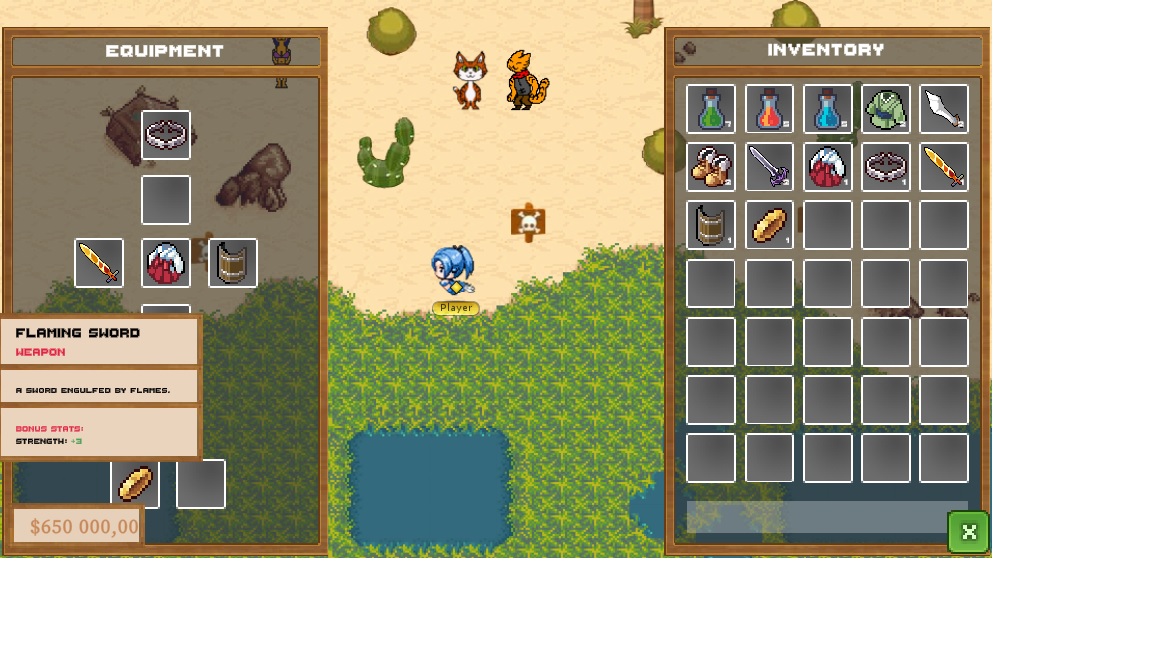Select the flaming sword in the inventory panel
The image size is (1152, 648).
click(944, 167)
